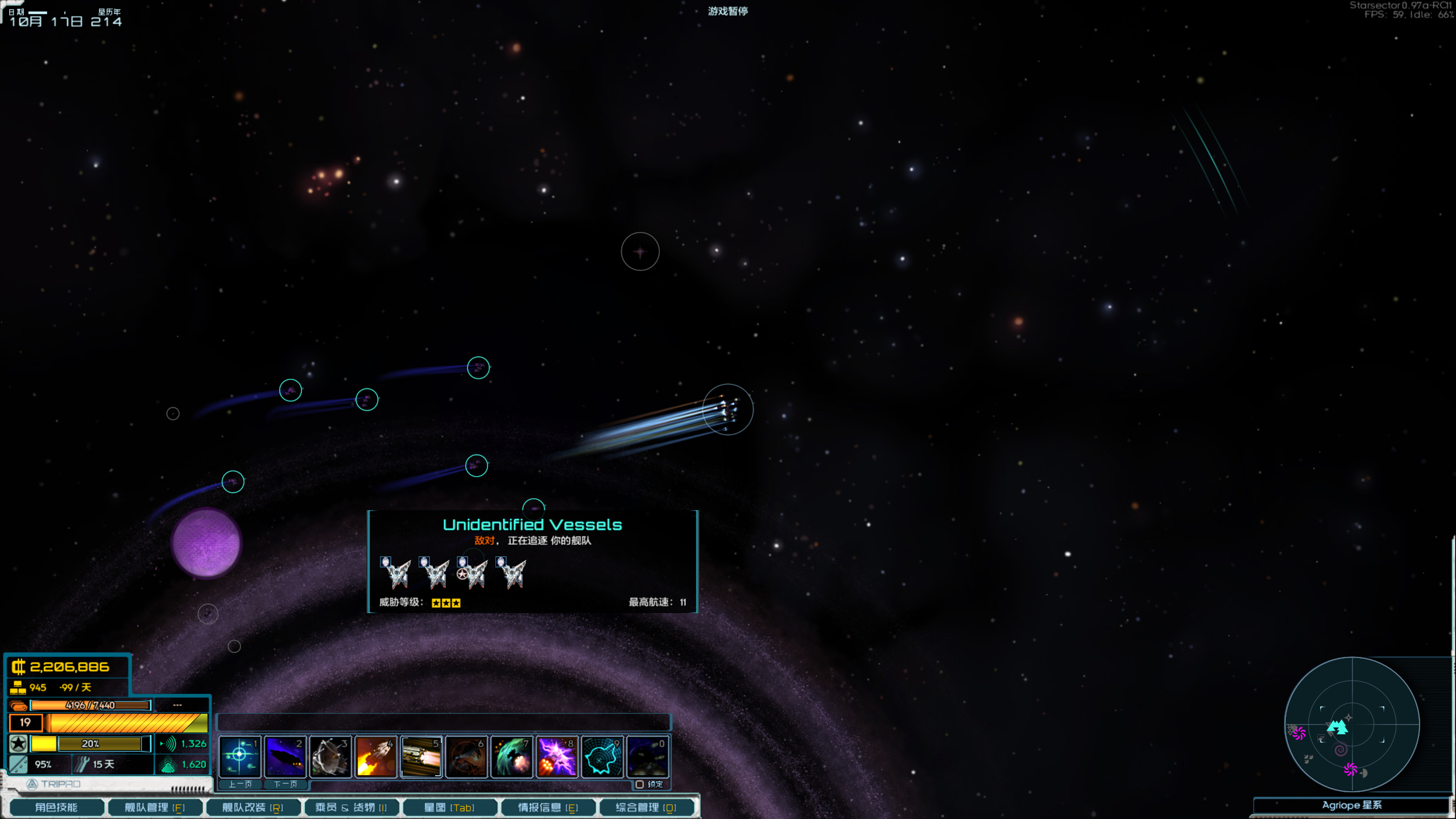1456x819 pixels.
Task: Activate the cyan sensor-web ability in slot 9
Action: (x=603, y=756)
